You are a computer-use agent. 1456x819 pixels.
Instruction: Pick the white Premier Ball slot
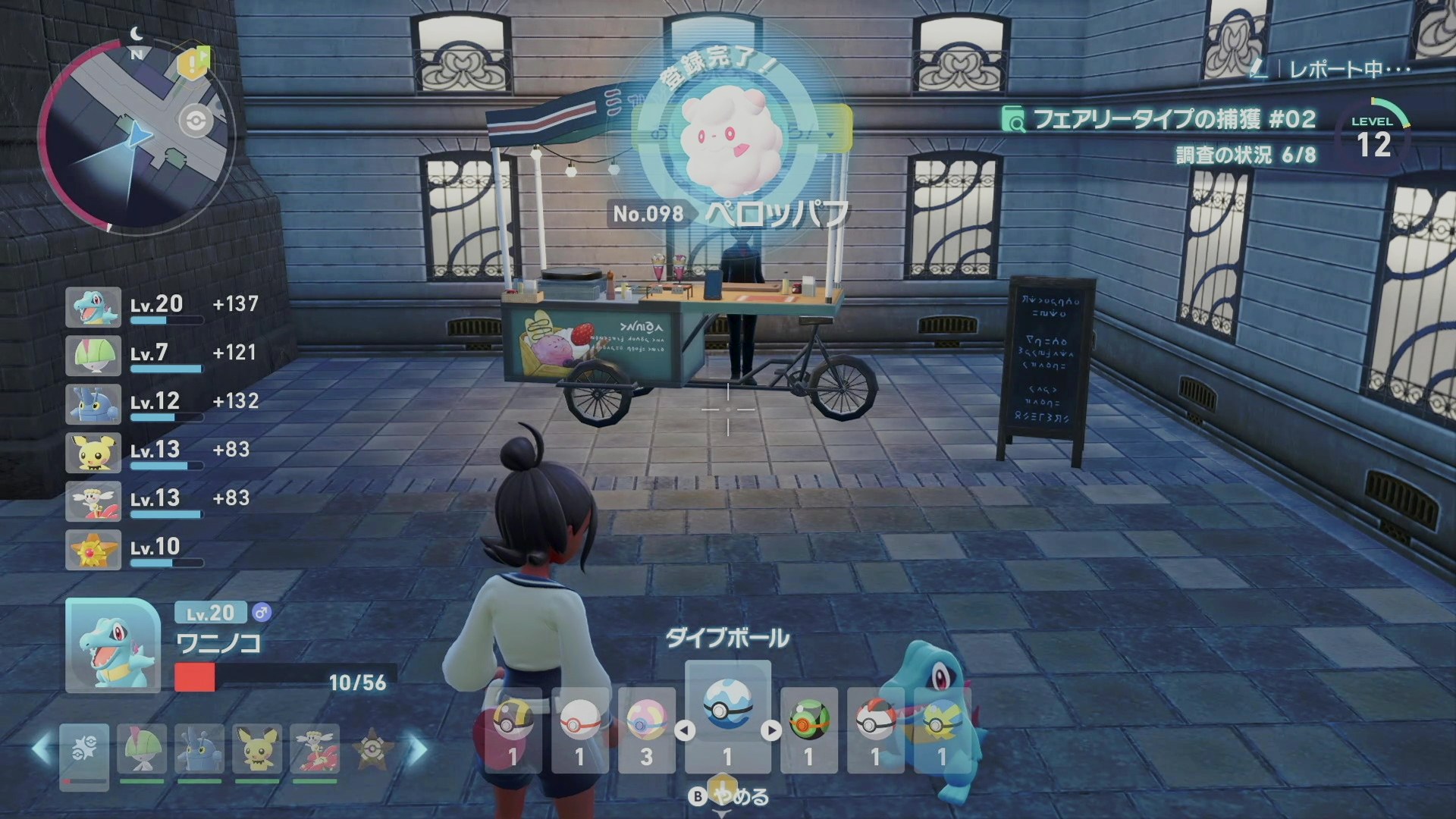click(580, 730)
